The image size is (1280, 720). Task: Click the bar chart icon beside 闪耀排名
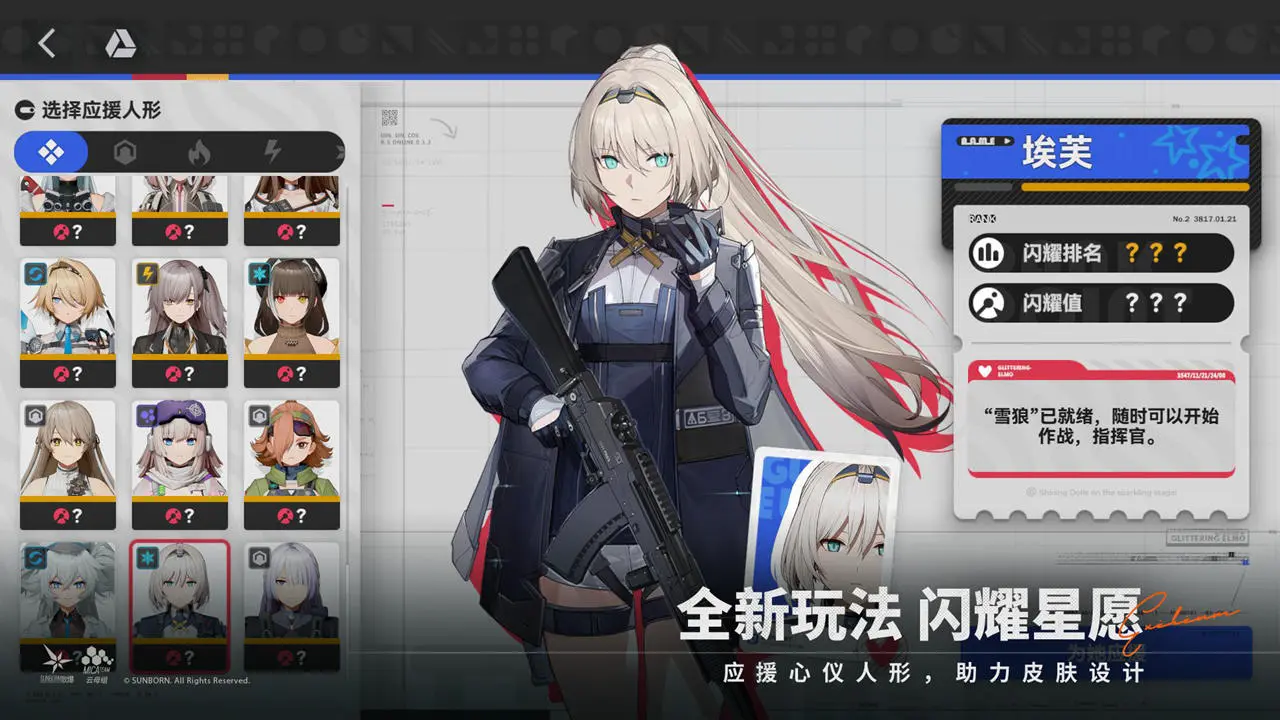[x=987, y=252]
